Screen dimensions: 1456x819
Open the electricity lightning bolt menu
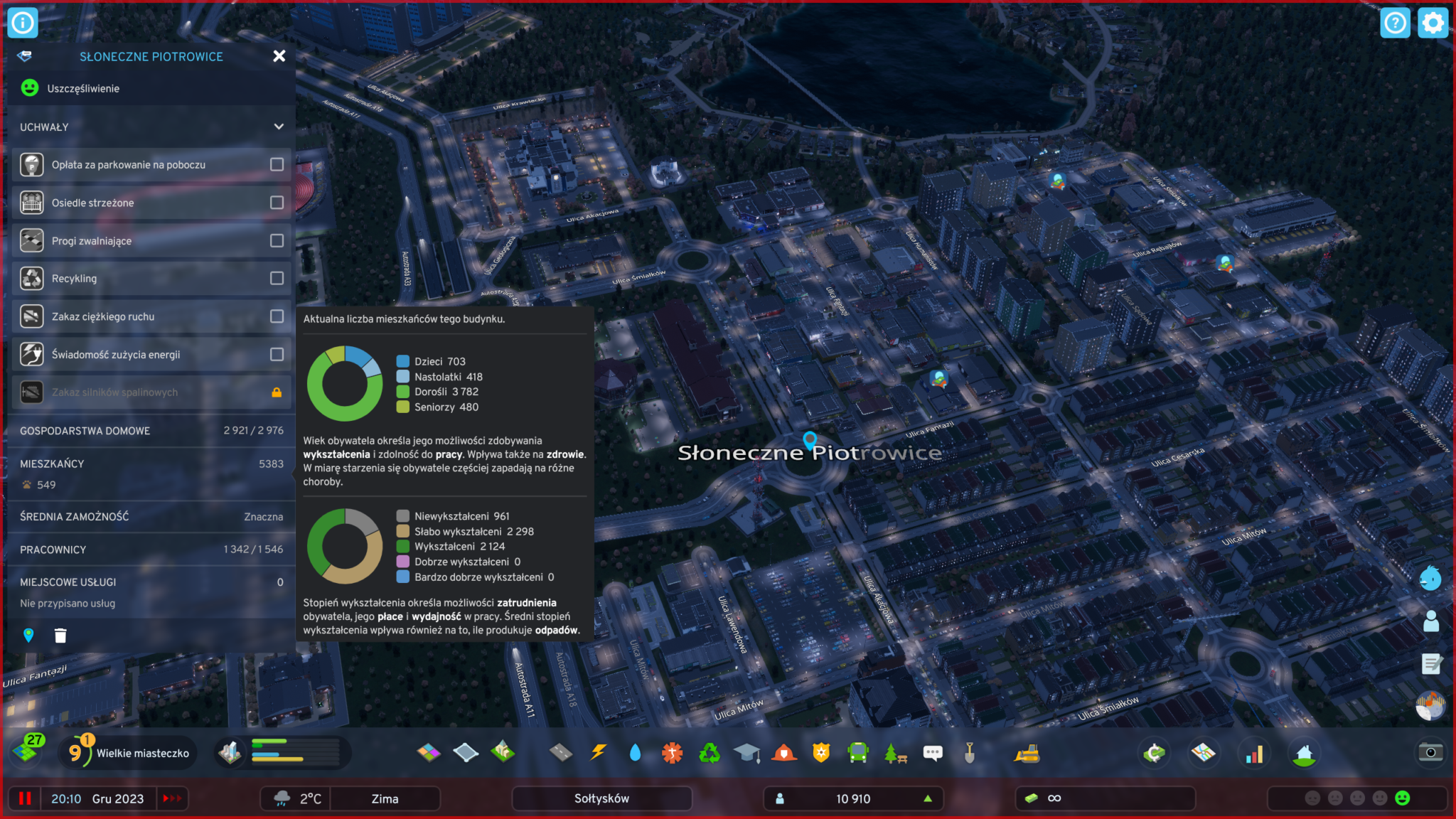point(598,753)
